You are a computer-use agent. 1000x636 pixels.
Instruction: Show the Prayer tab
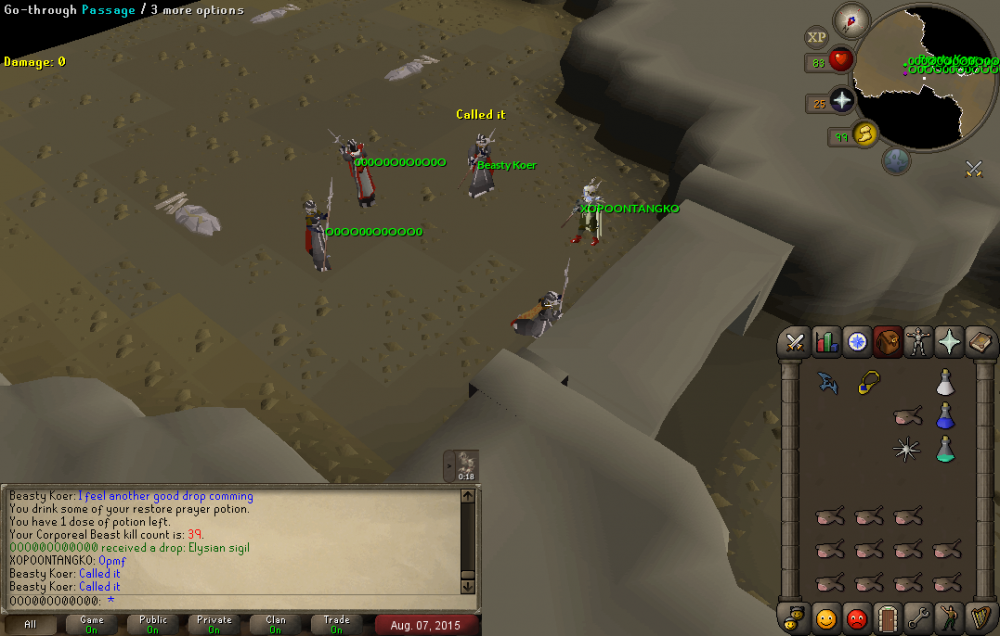point(948,343)
